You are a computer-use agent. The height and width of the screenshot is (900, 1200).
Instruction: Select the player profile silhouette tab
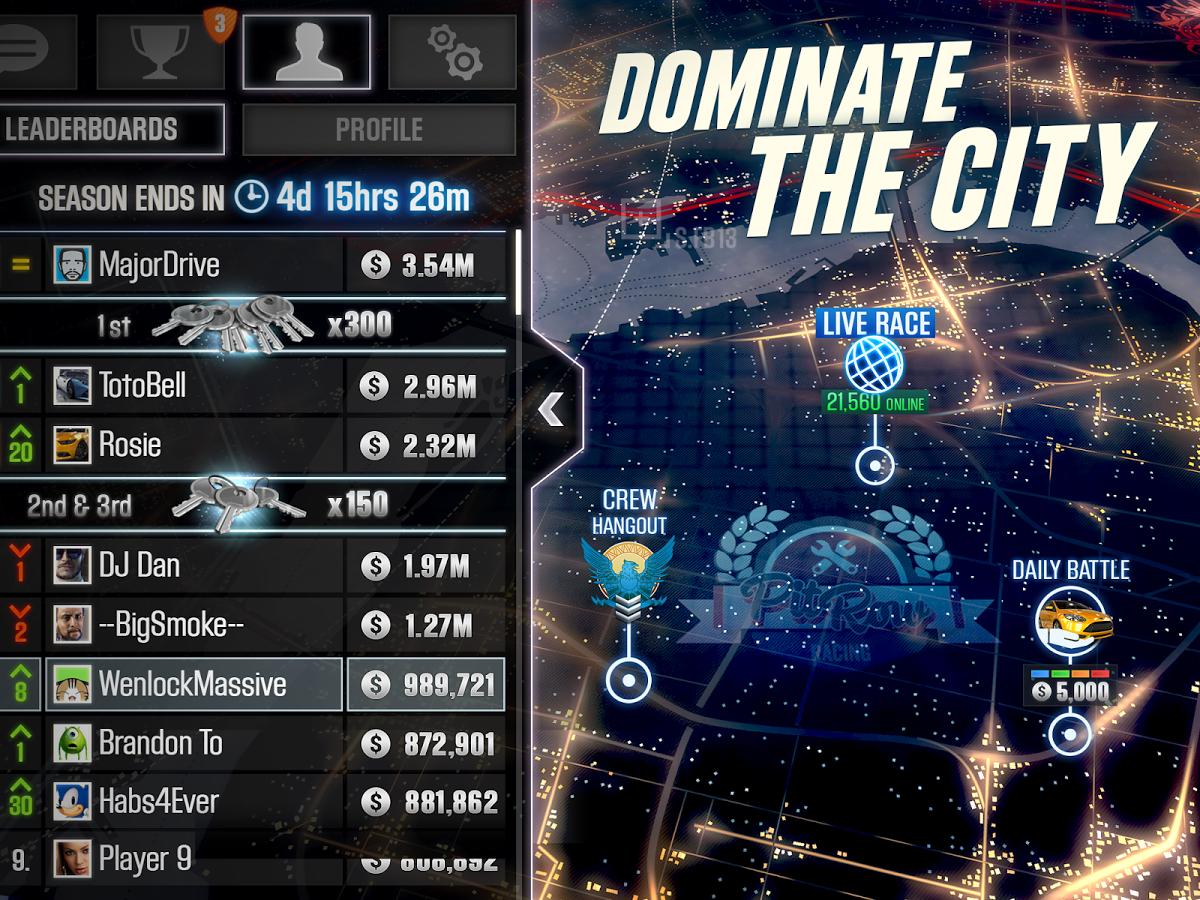(x=307, y=52)
